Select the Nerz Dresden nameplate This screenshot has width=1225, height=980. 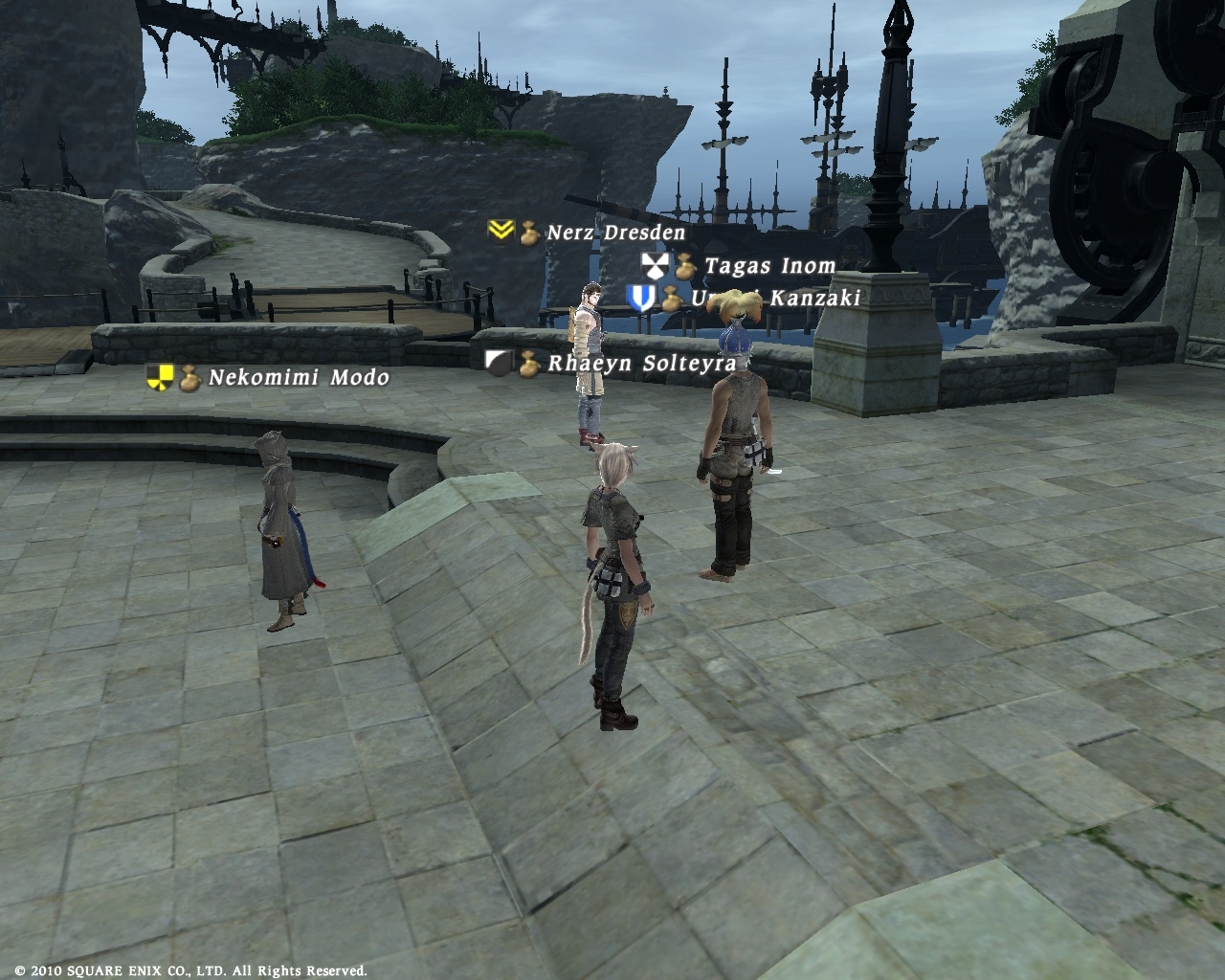pos(615,233)
